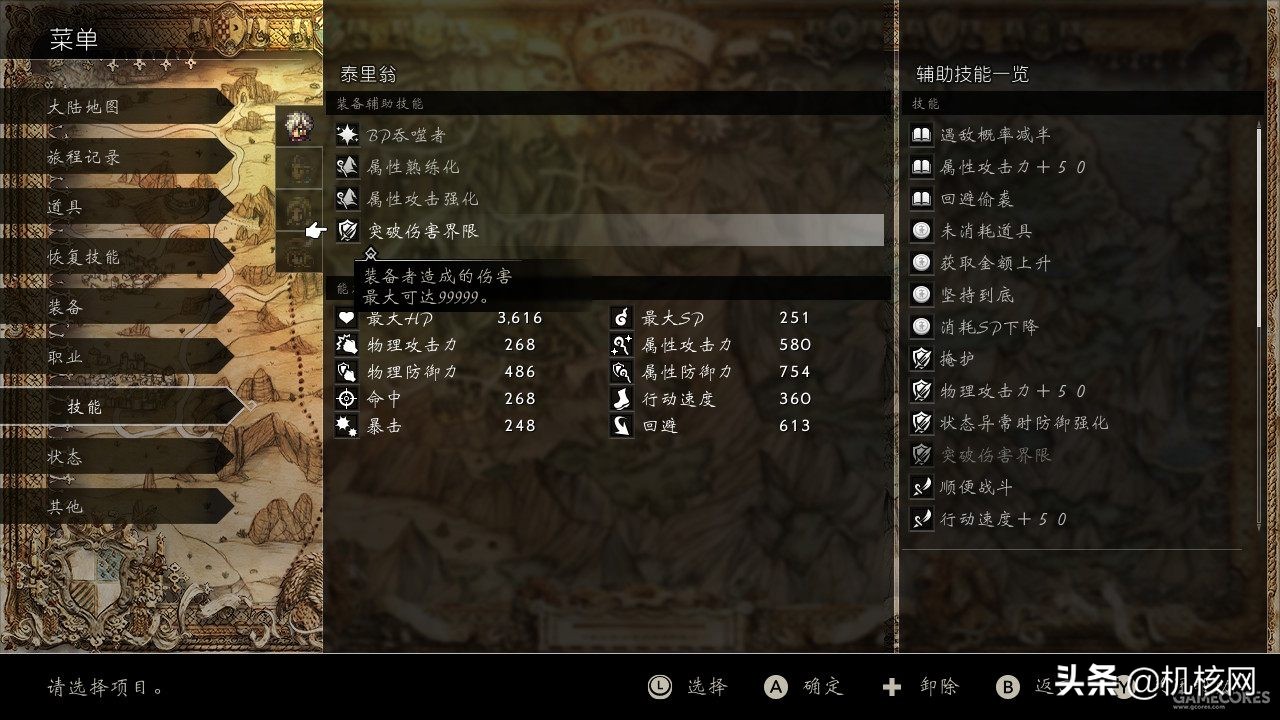Click the 暴击 stat icon
1280x720 pixels.
pyautogui.click(x=346, y=425)
